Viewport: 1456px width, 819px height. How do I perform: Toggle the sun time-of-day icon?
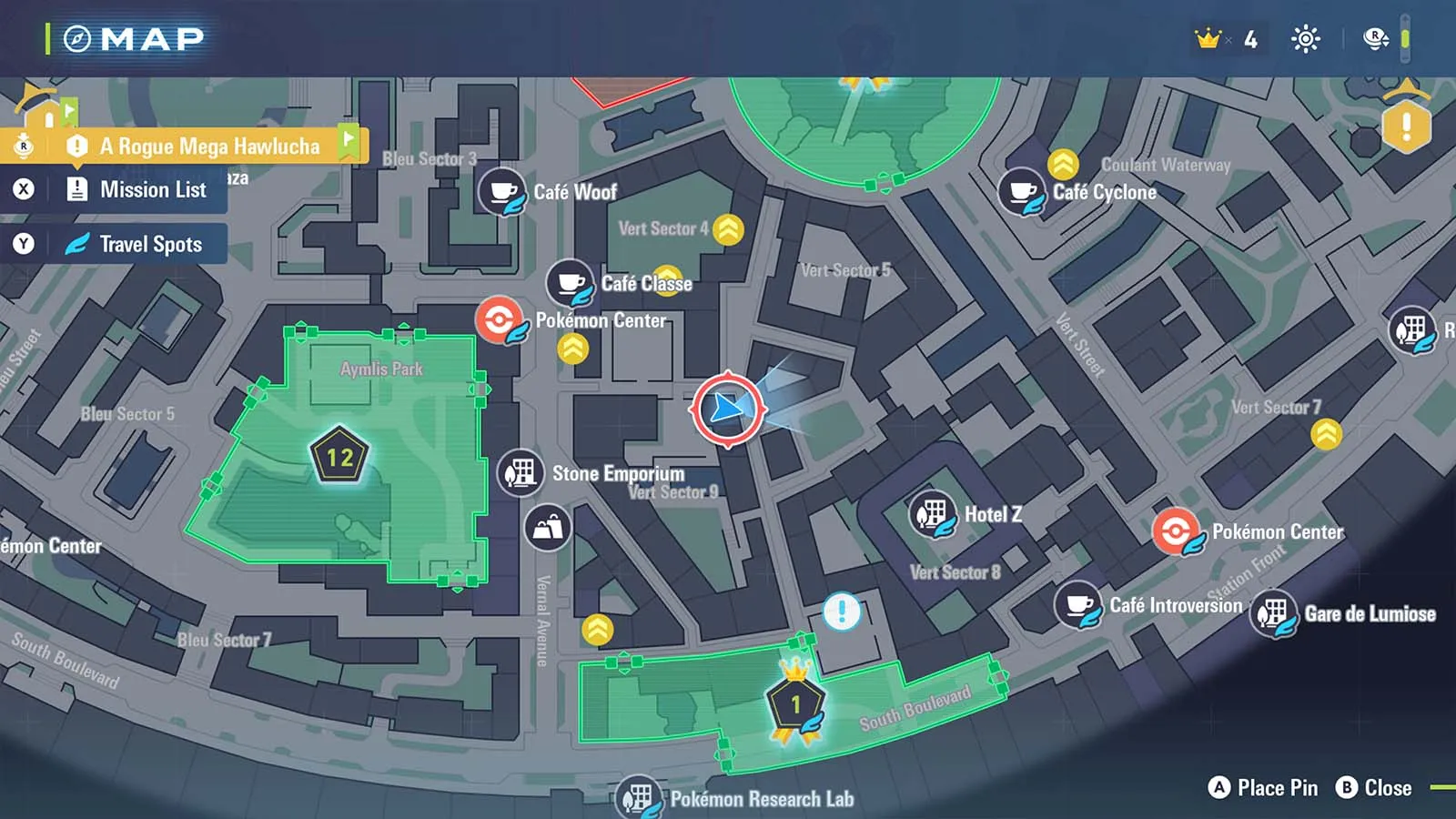[x=1305, y=39]
